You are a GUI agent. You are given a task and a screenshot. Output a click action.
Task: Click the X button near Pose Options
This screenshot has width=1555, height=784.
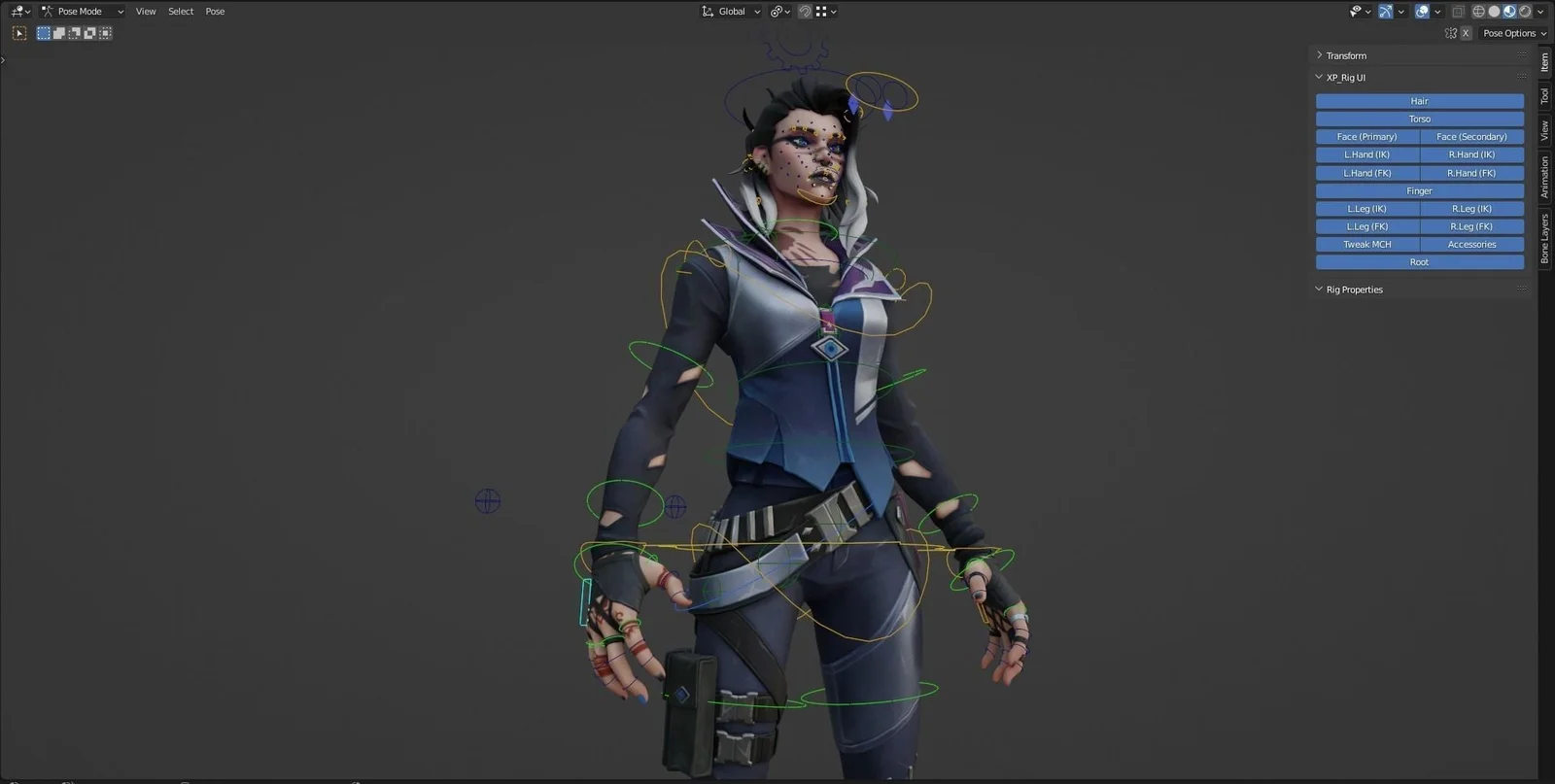coord(1467,32)
